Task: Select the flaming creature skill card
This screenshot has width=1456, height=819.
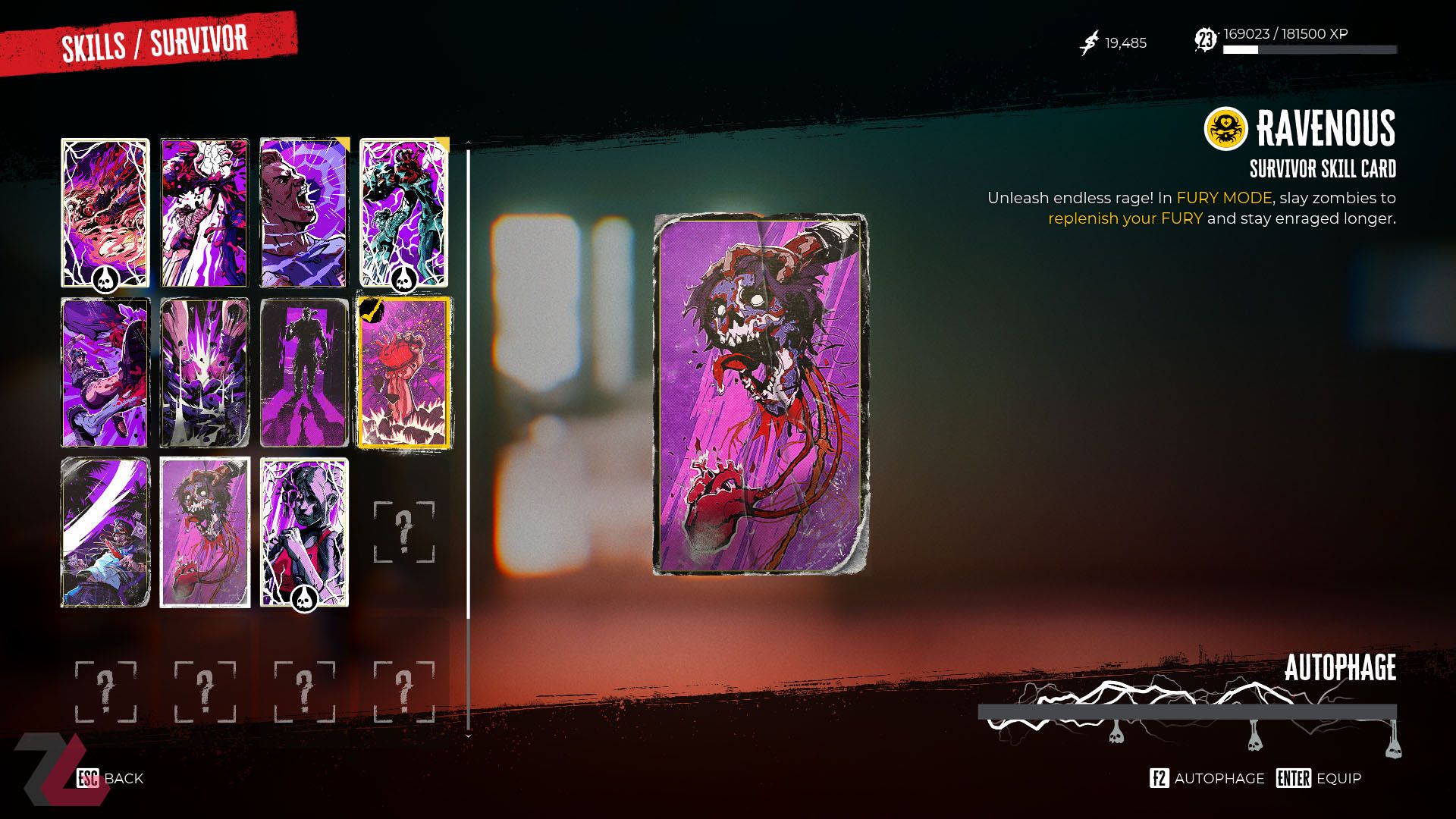Action: (x=105, y=212)
